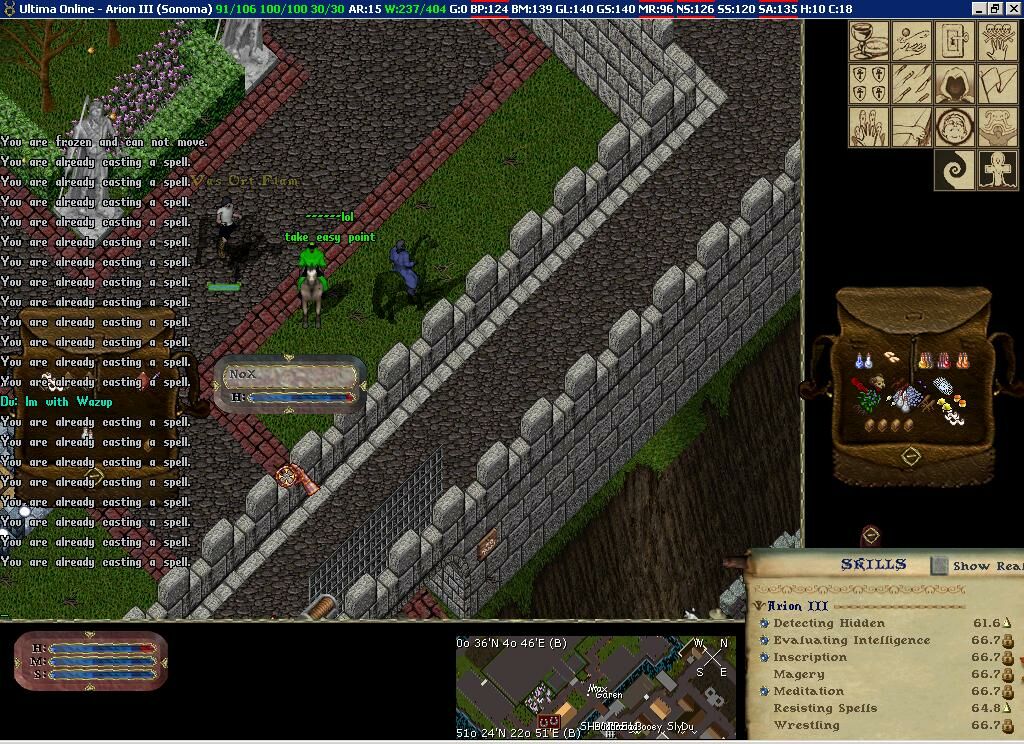This screenshot has width=1024, height=744.
Task: Select the skull item in the backpack
Action: coord(878,381)
